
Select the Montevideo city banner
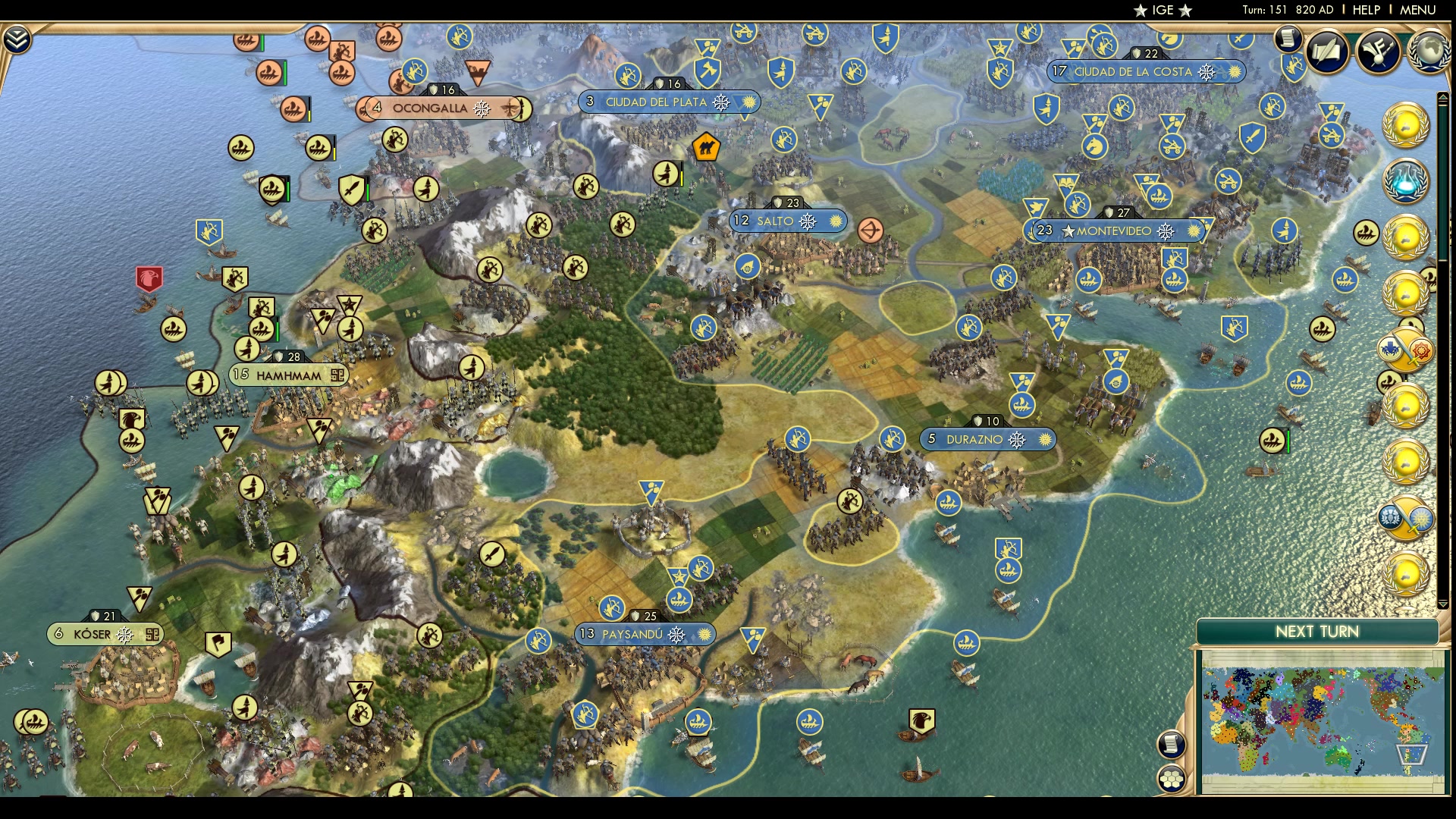[x=1113, y=231]
